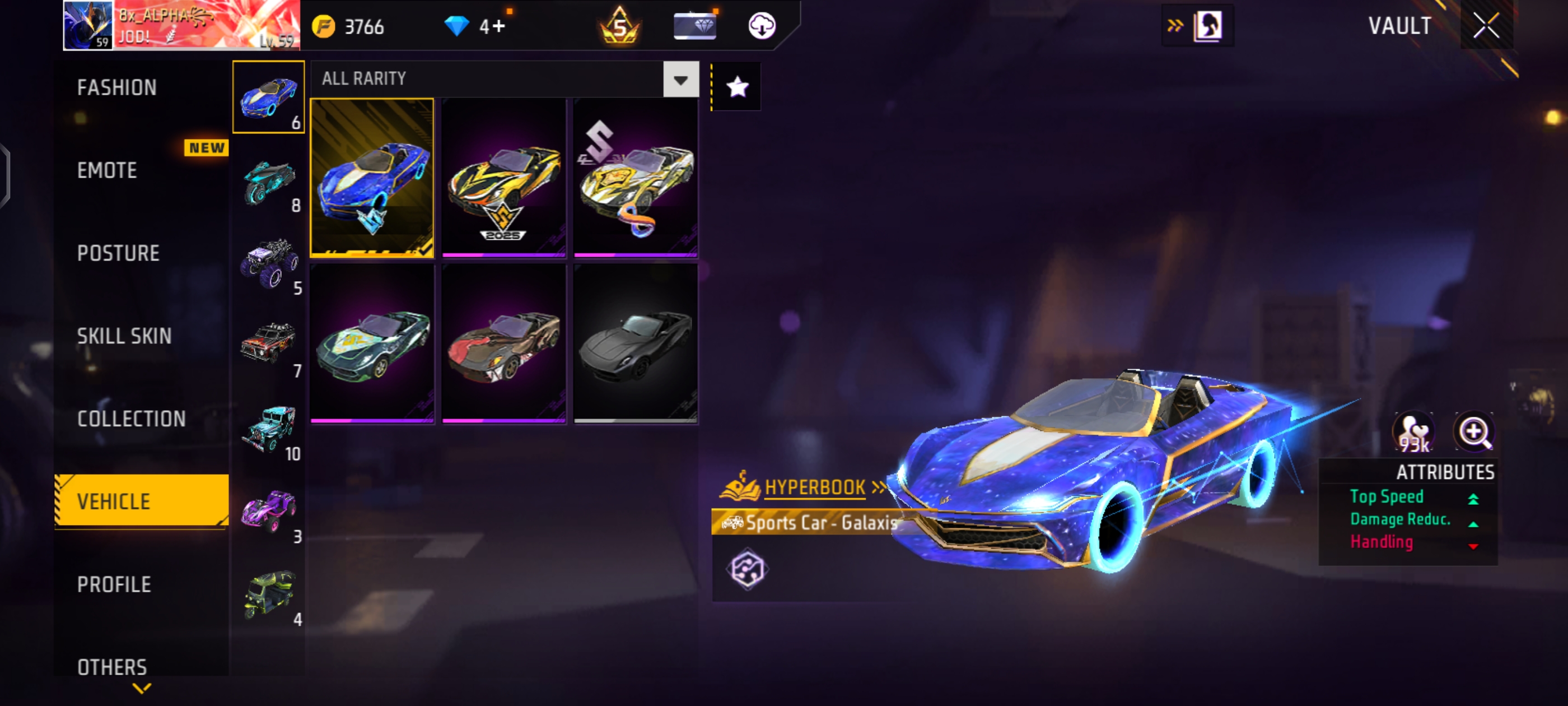Open the Posture section

pos(118,253)
